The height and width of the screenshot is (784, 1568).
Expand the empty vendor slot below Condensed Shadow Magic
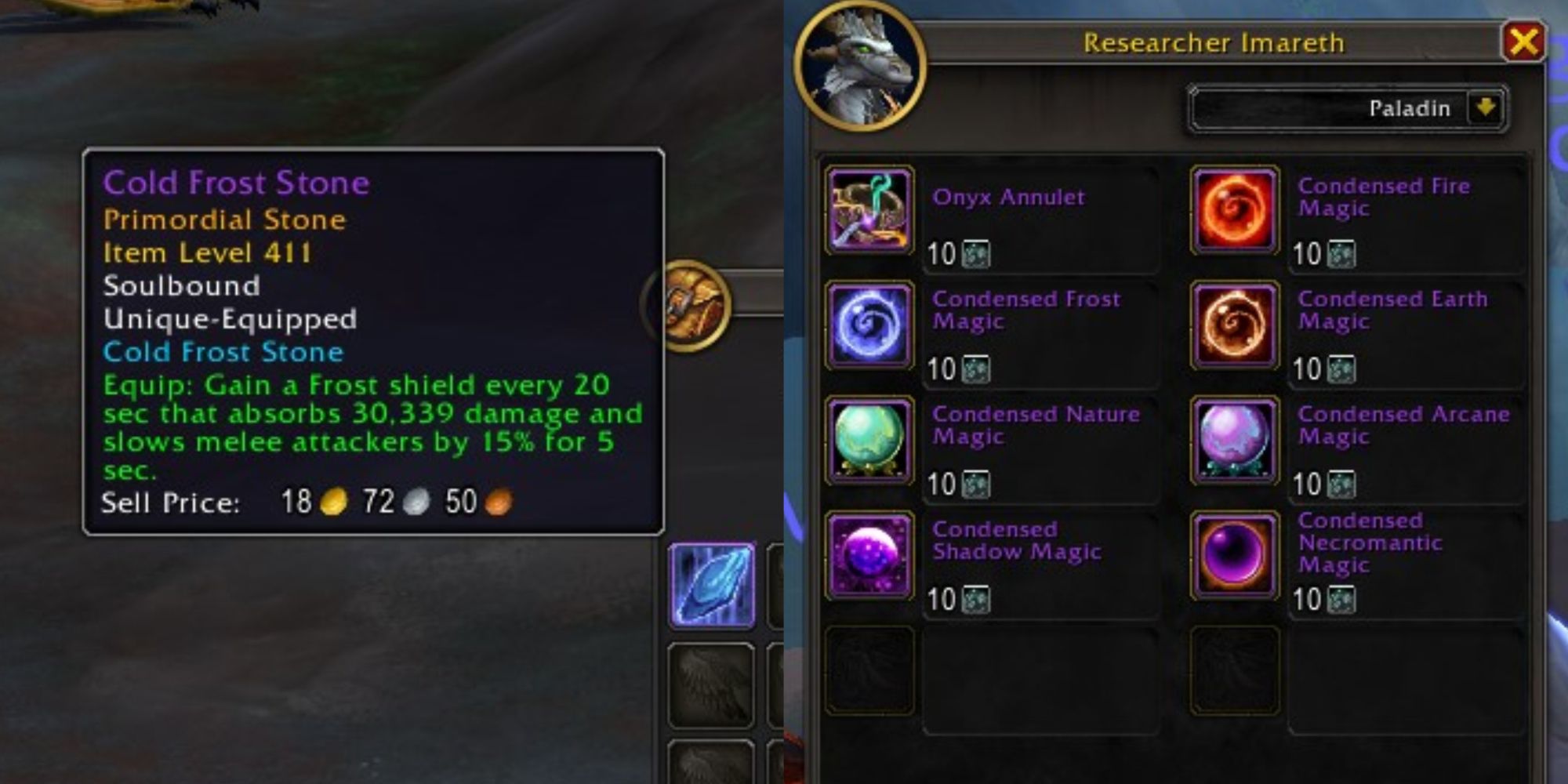click(x=869, y=670)
